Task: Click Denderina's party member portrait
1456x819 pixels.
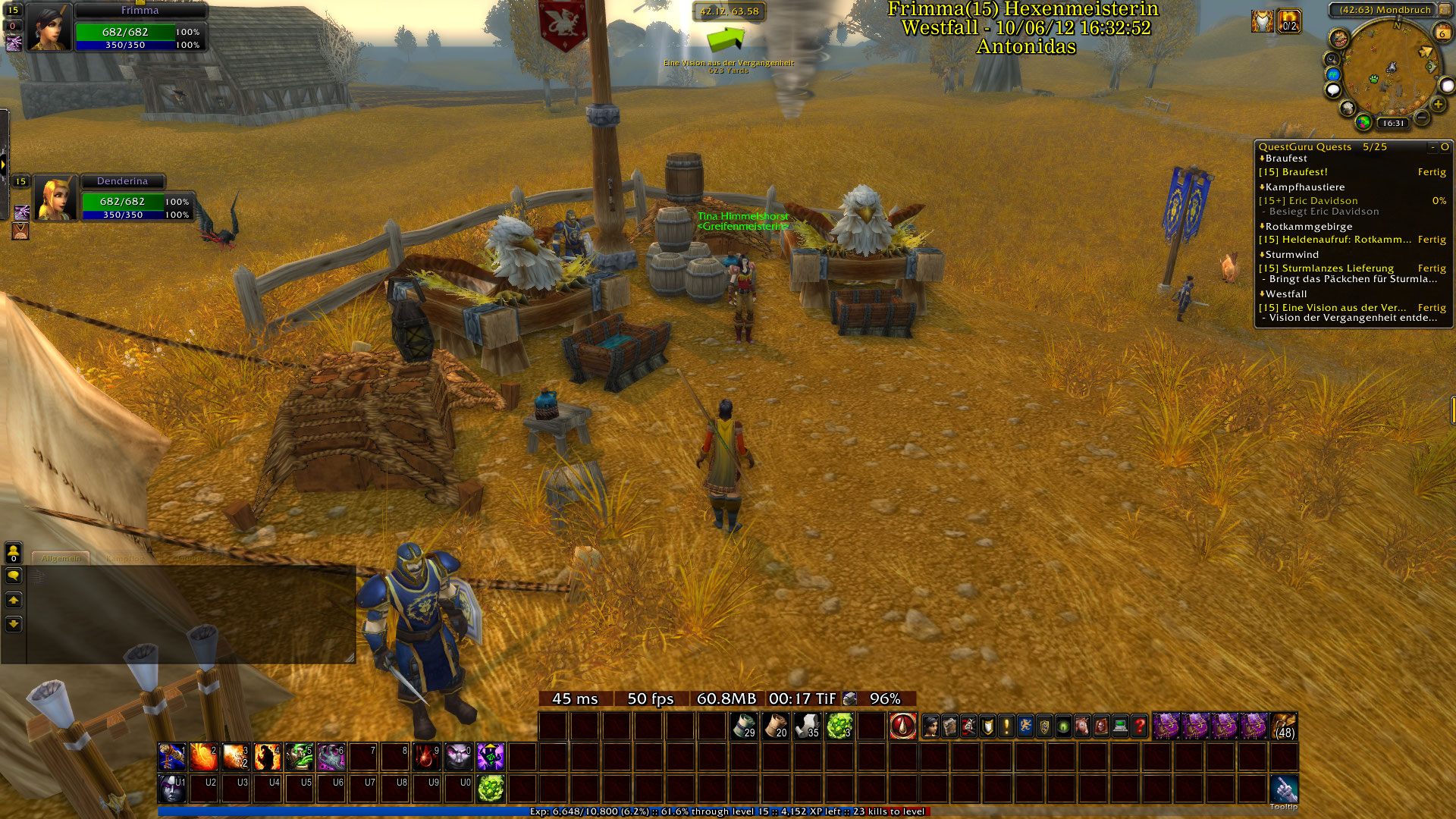Action: [x=55, y=199]
